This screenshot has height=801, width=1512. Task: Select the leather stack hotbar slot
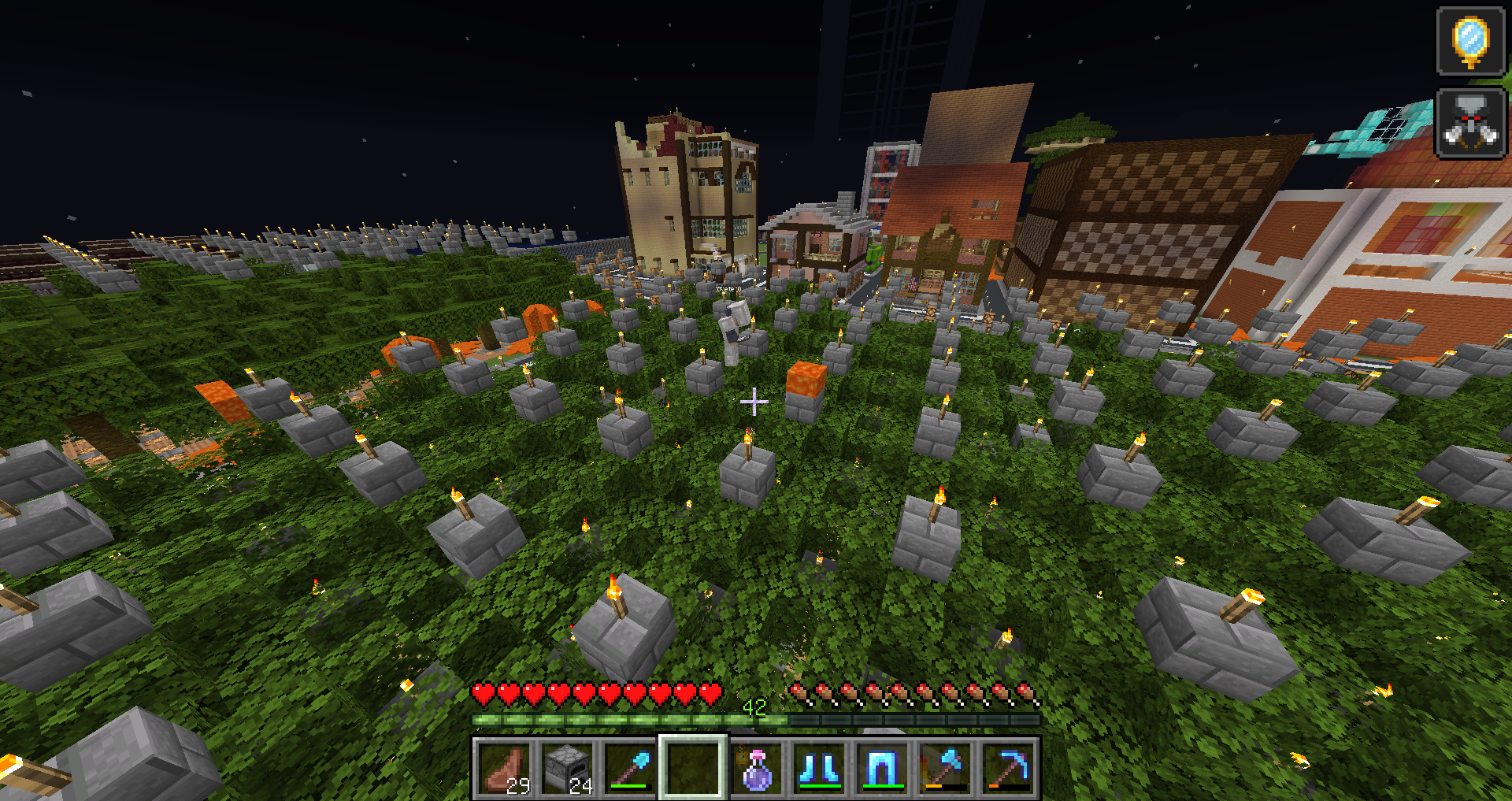click(x=505, y=768)
